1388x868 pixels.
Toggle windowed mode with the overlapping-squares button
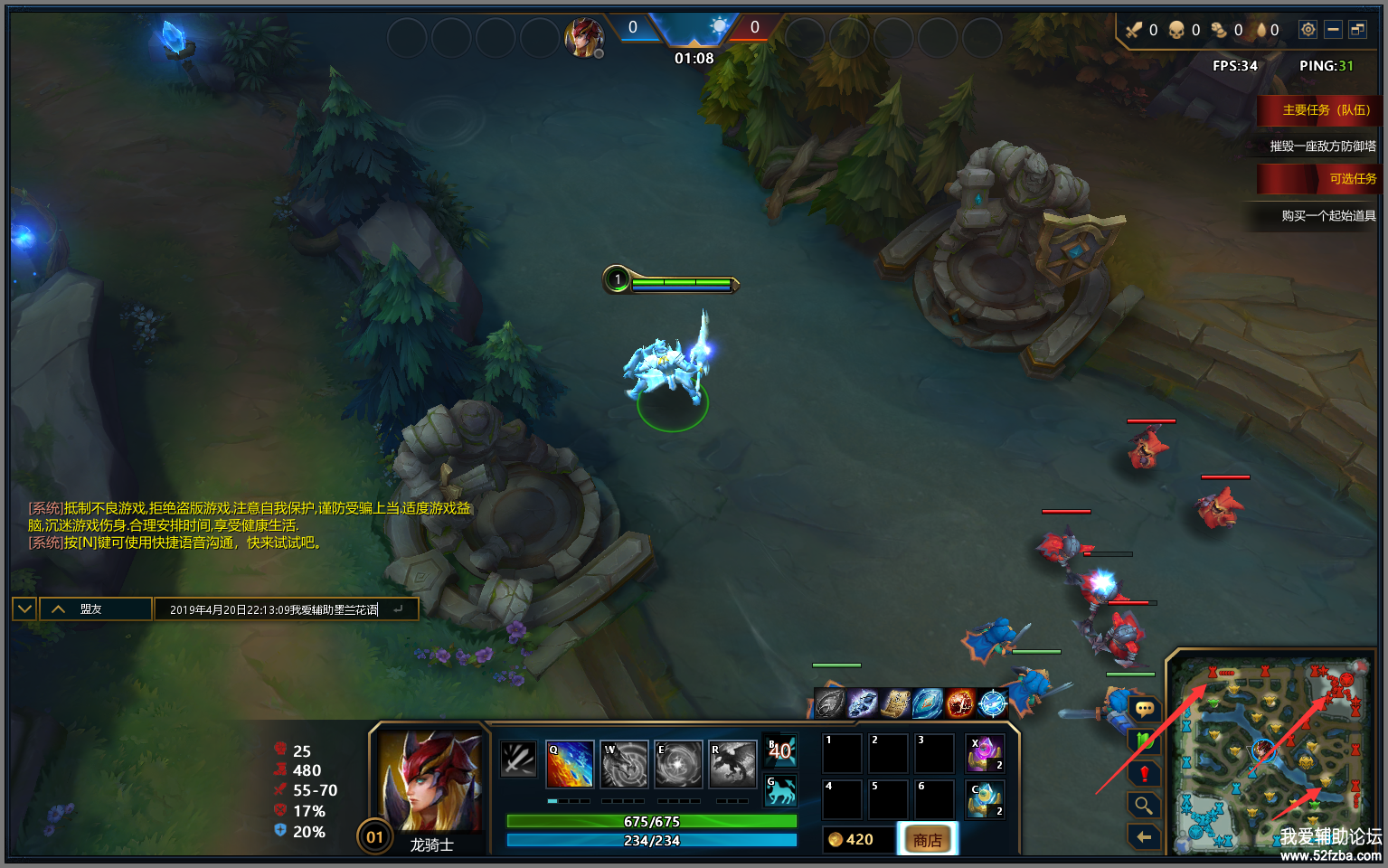click(1358, 30)
